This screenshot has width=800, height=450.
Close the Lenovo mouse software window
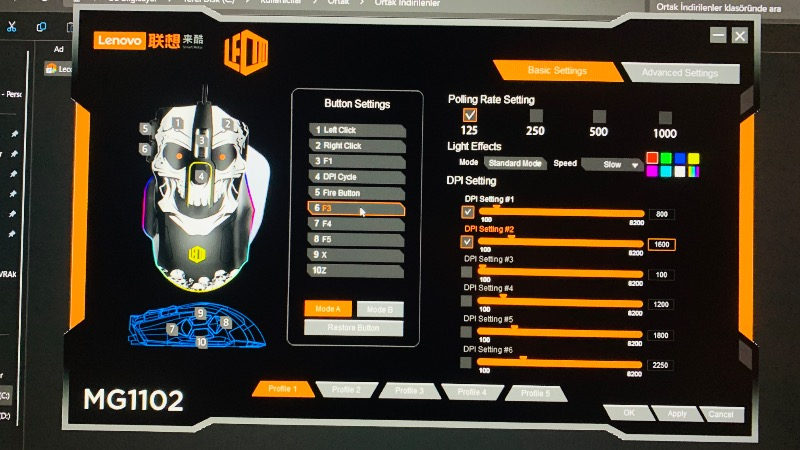[x=740, y=36]
